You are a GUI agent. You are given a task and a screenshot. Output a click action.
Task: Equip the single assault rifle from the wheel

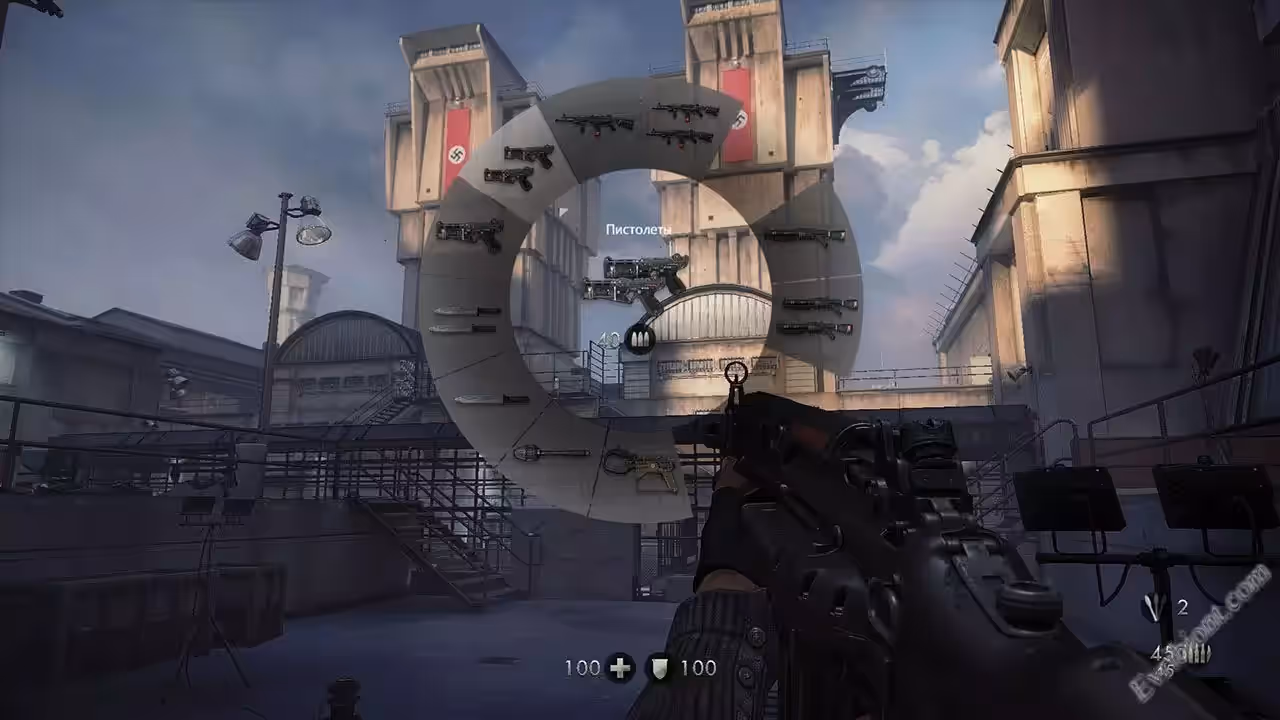(595, 124)
